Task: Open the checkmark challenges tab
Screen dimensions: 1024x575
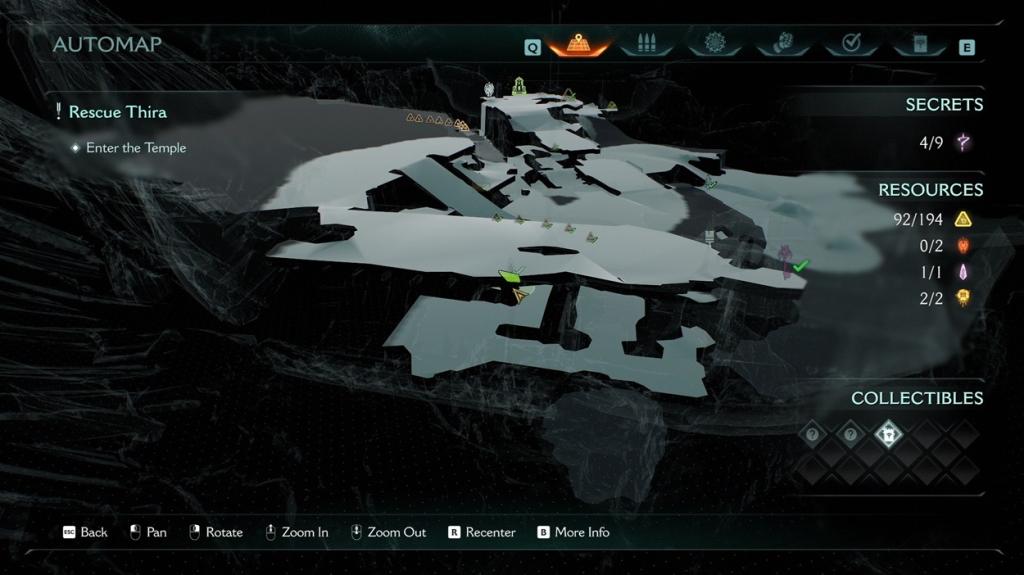Action: point(852,45)
